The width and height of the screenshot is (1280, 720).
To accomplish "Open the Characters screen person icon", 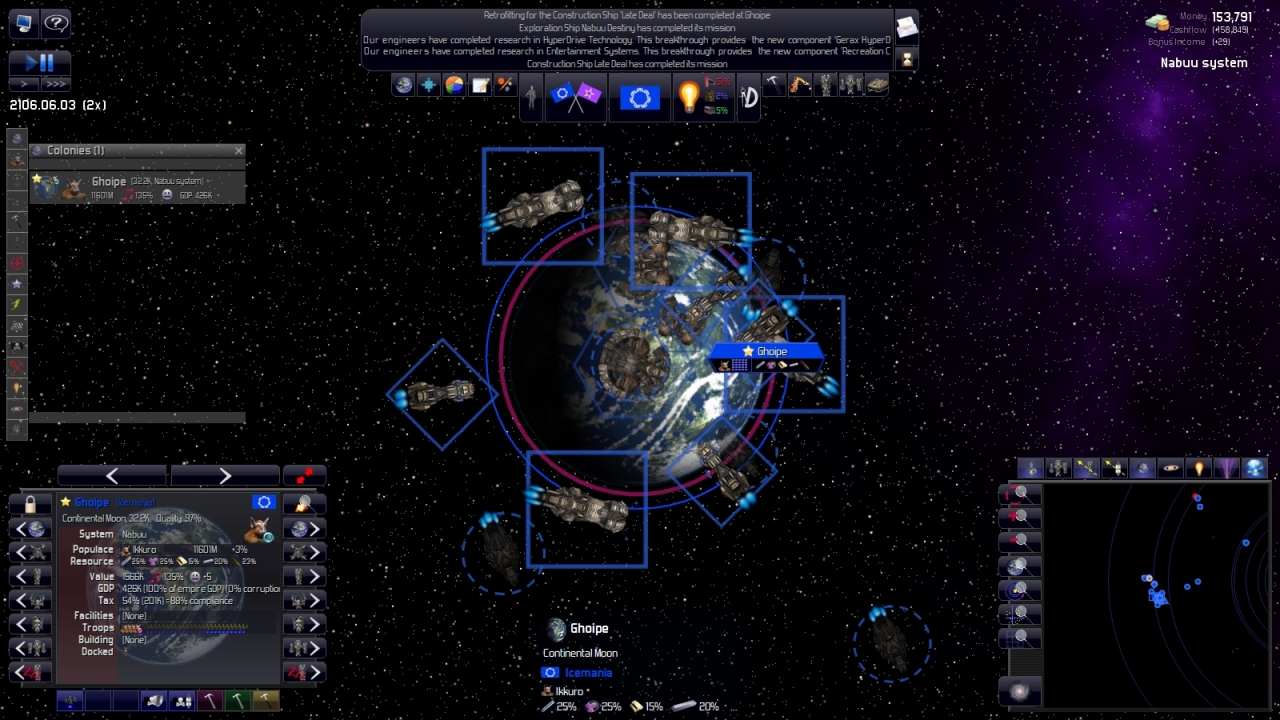I will [x=530, y=95].
